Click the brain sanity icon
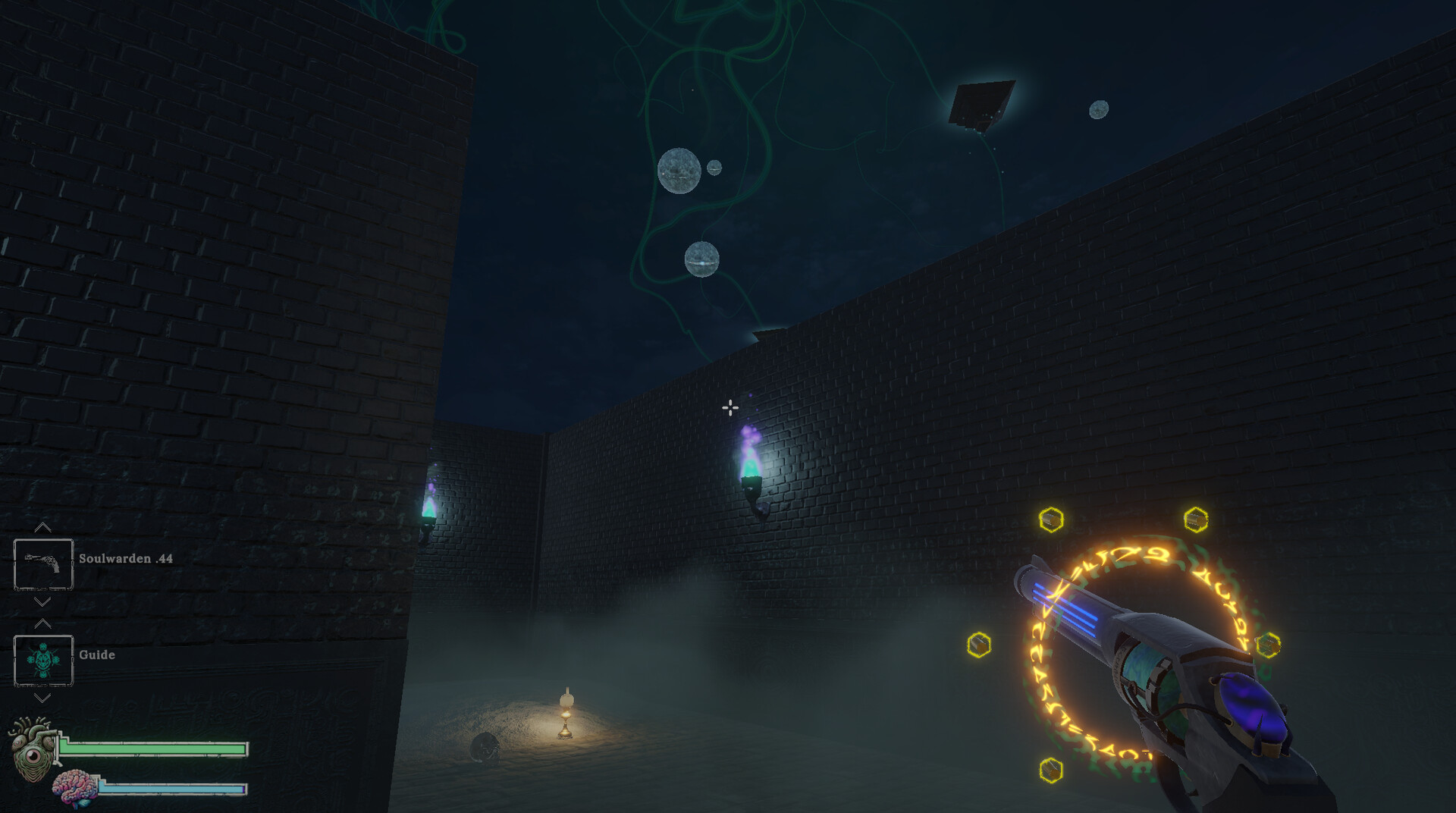 pos(75,786)
